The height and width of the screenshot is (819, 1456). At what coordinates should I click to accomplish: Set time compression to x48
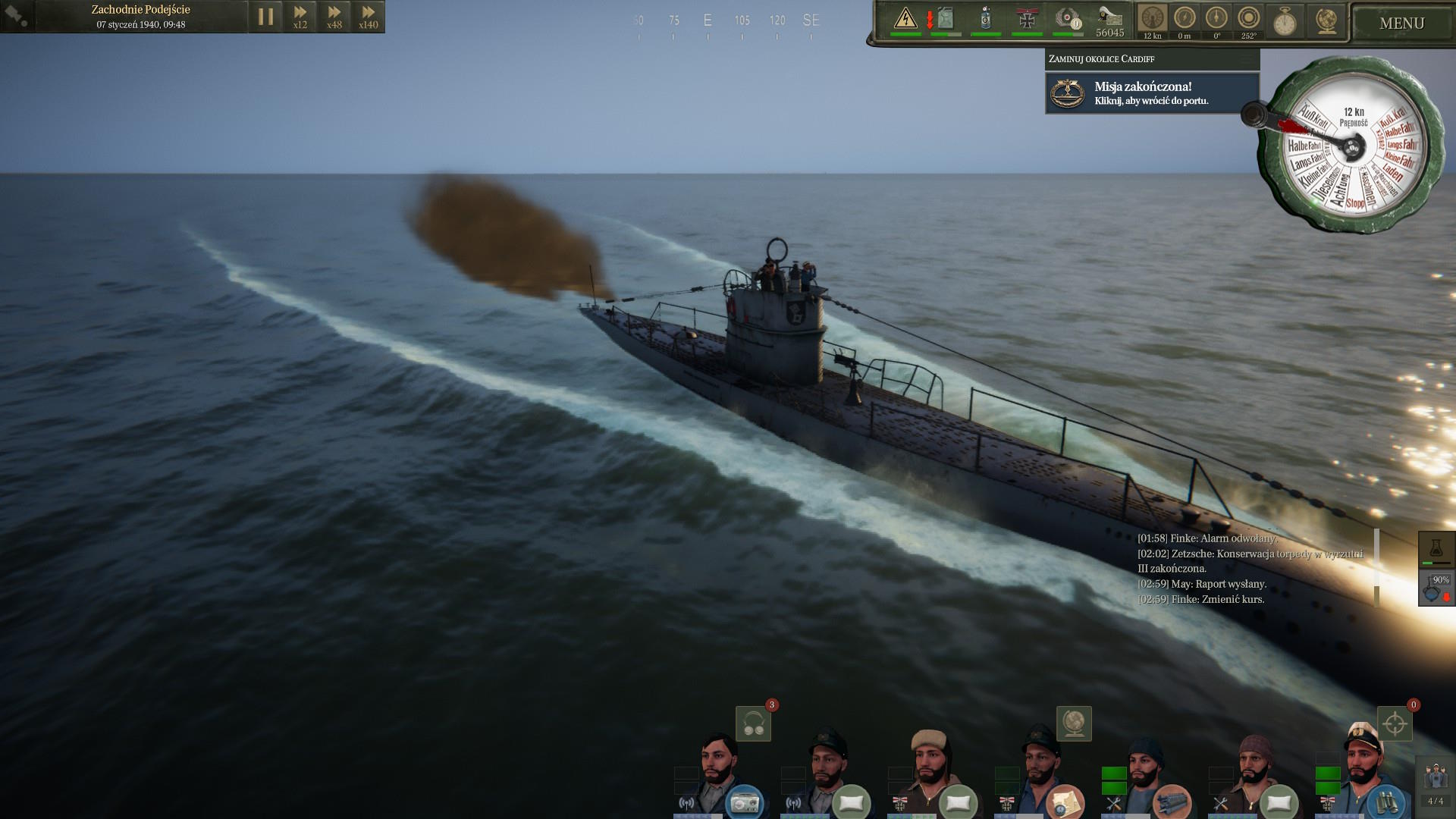tap(334, 17)
